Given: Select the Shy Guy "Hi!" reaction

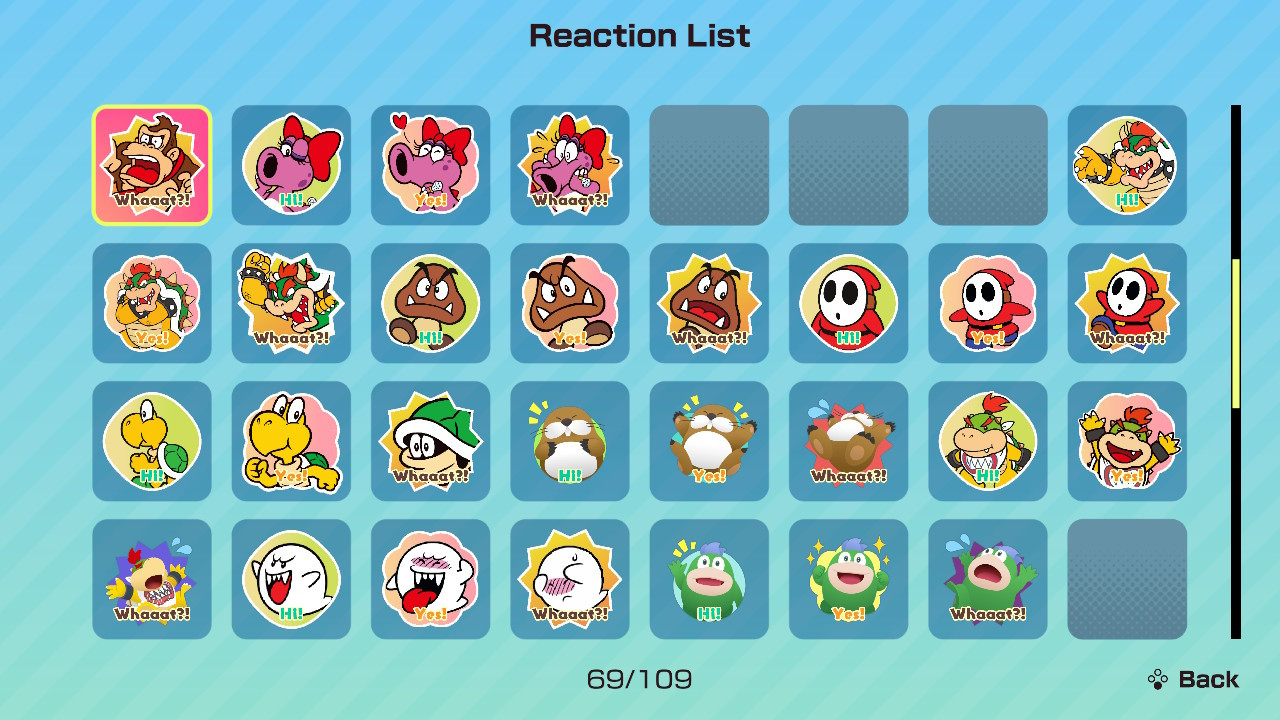Looking at the screenshot, I should click(848, 302).
